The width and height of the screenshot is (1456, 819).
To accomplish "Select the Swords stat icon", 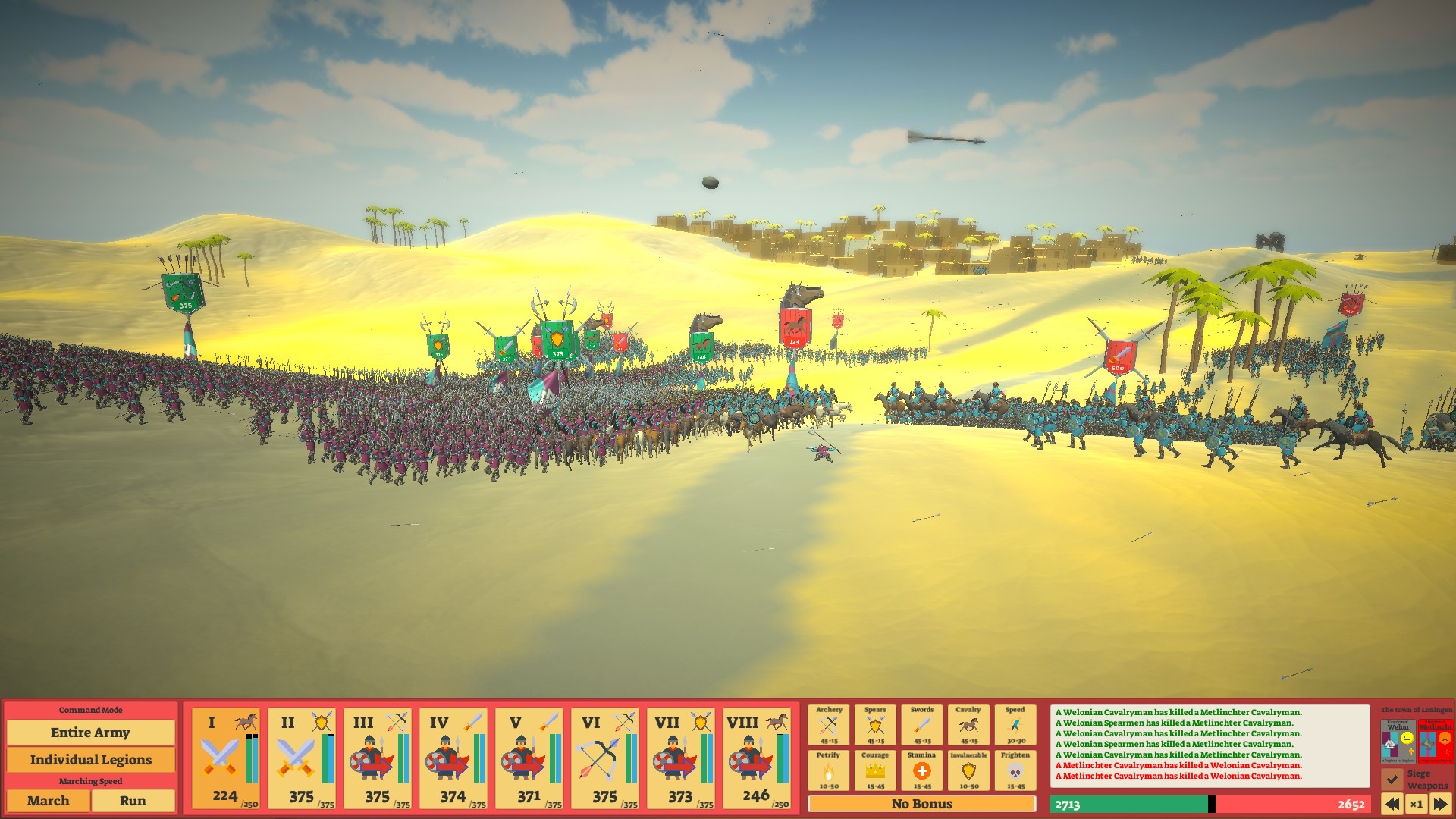I will coord(922,724).
